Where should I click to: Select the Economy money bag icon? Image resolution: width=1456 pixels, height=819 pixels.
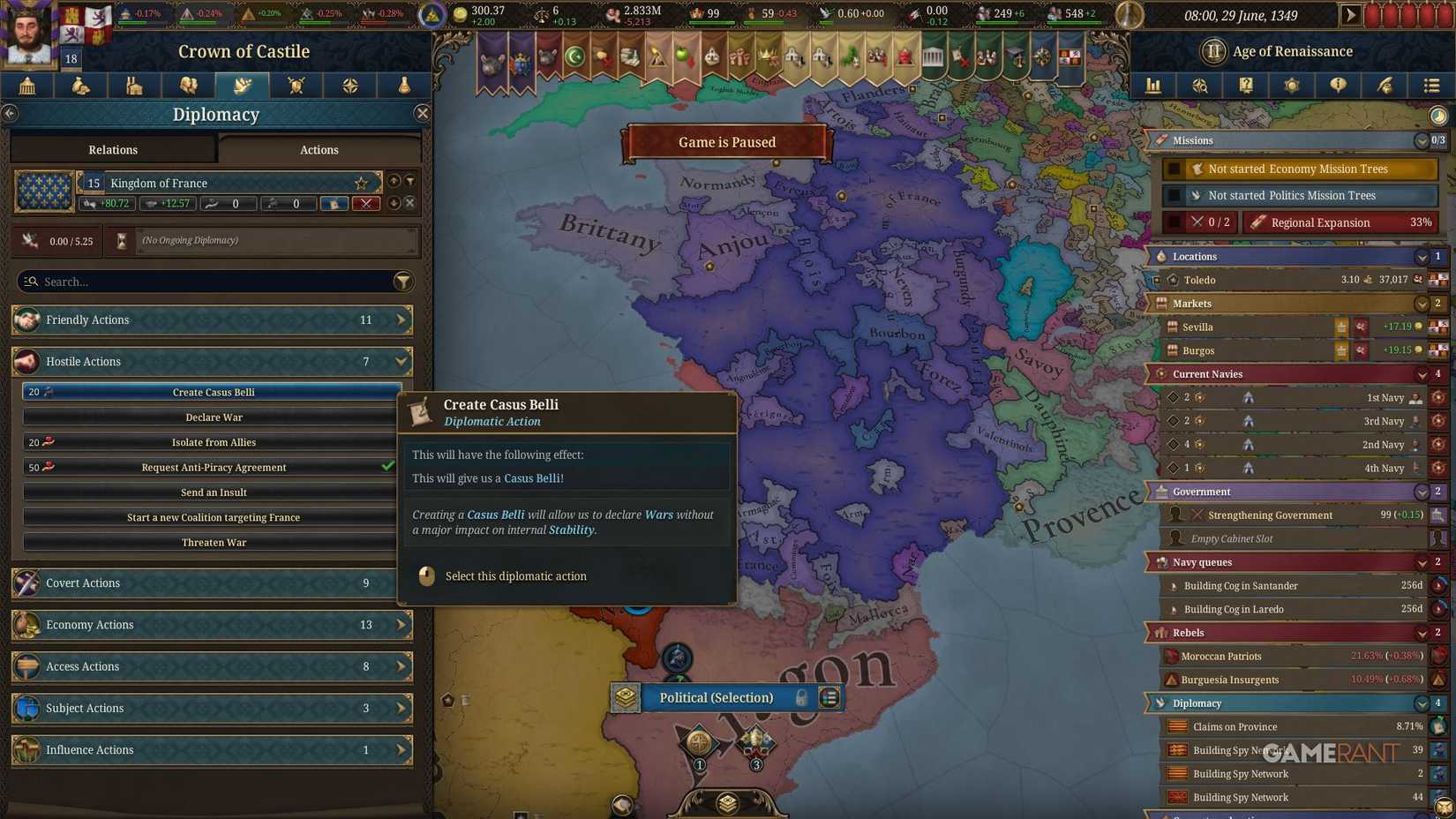click(x=80, y=86)
